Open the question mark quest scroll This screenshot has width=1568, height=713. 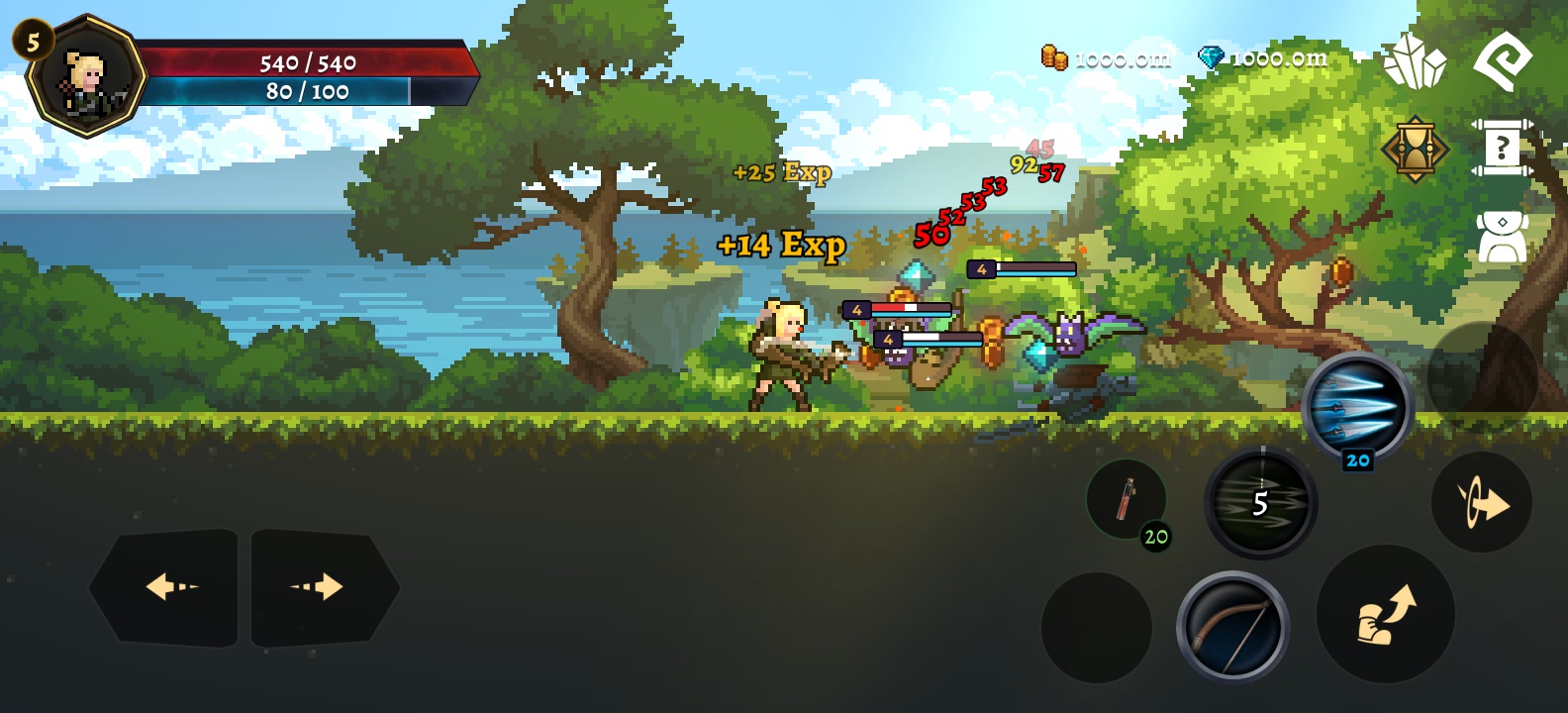[x=1502, y=149]
